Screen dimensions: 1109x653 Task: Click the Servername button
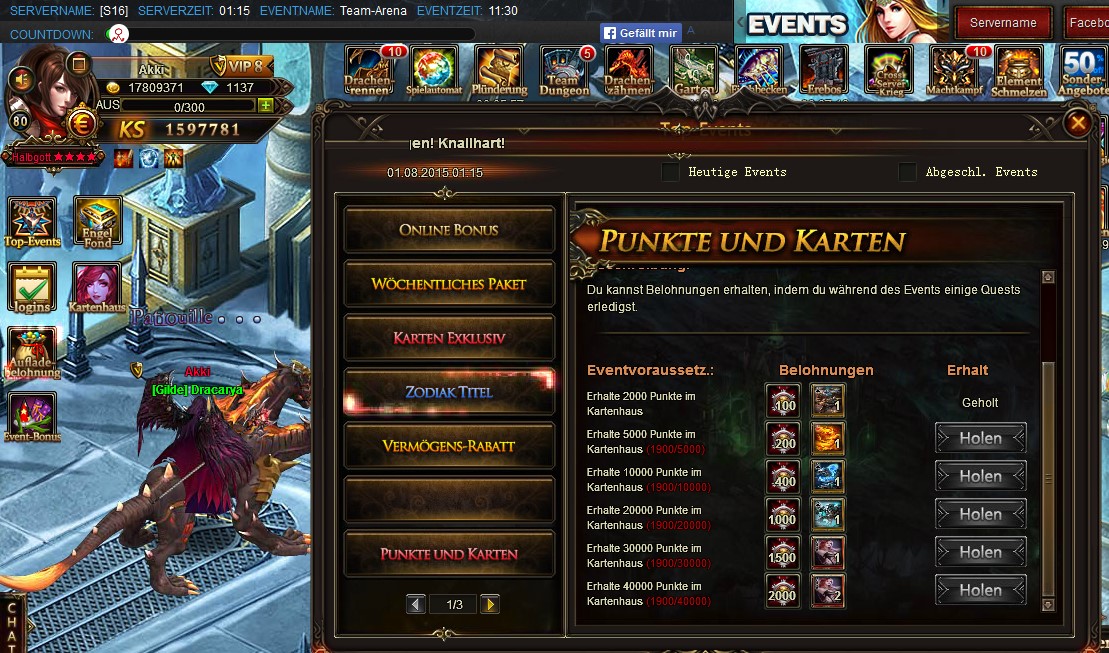tap(1003, 23)
